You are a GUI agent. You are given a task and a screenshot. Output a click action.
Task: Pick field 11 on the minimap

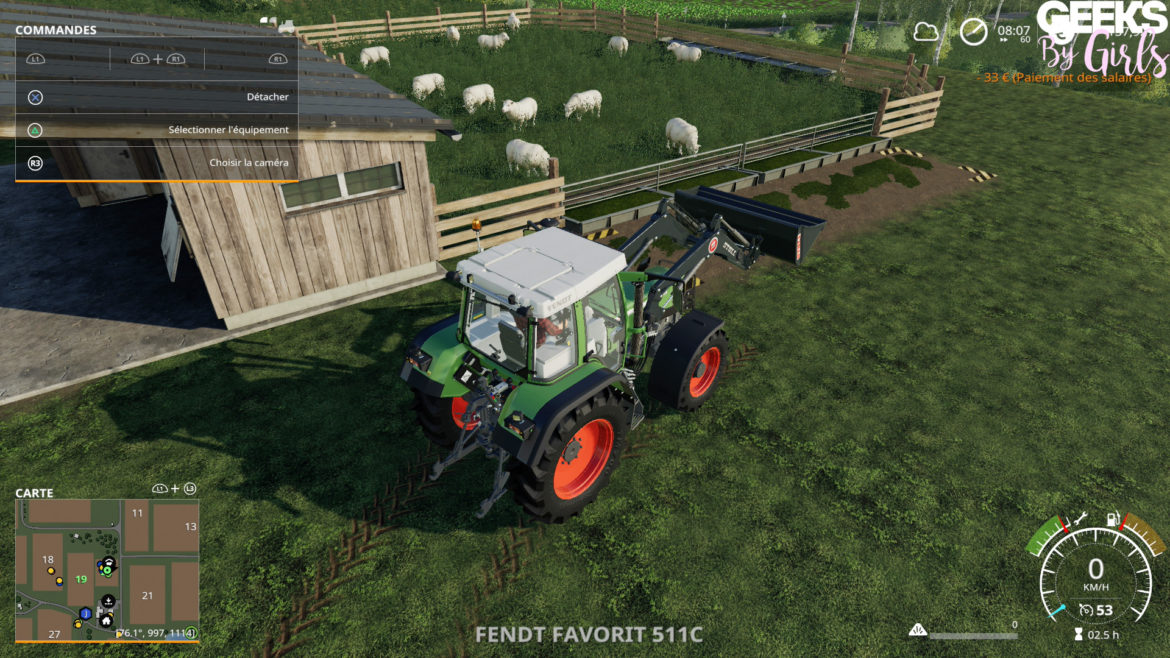click(x=137, y=513)
